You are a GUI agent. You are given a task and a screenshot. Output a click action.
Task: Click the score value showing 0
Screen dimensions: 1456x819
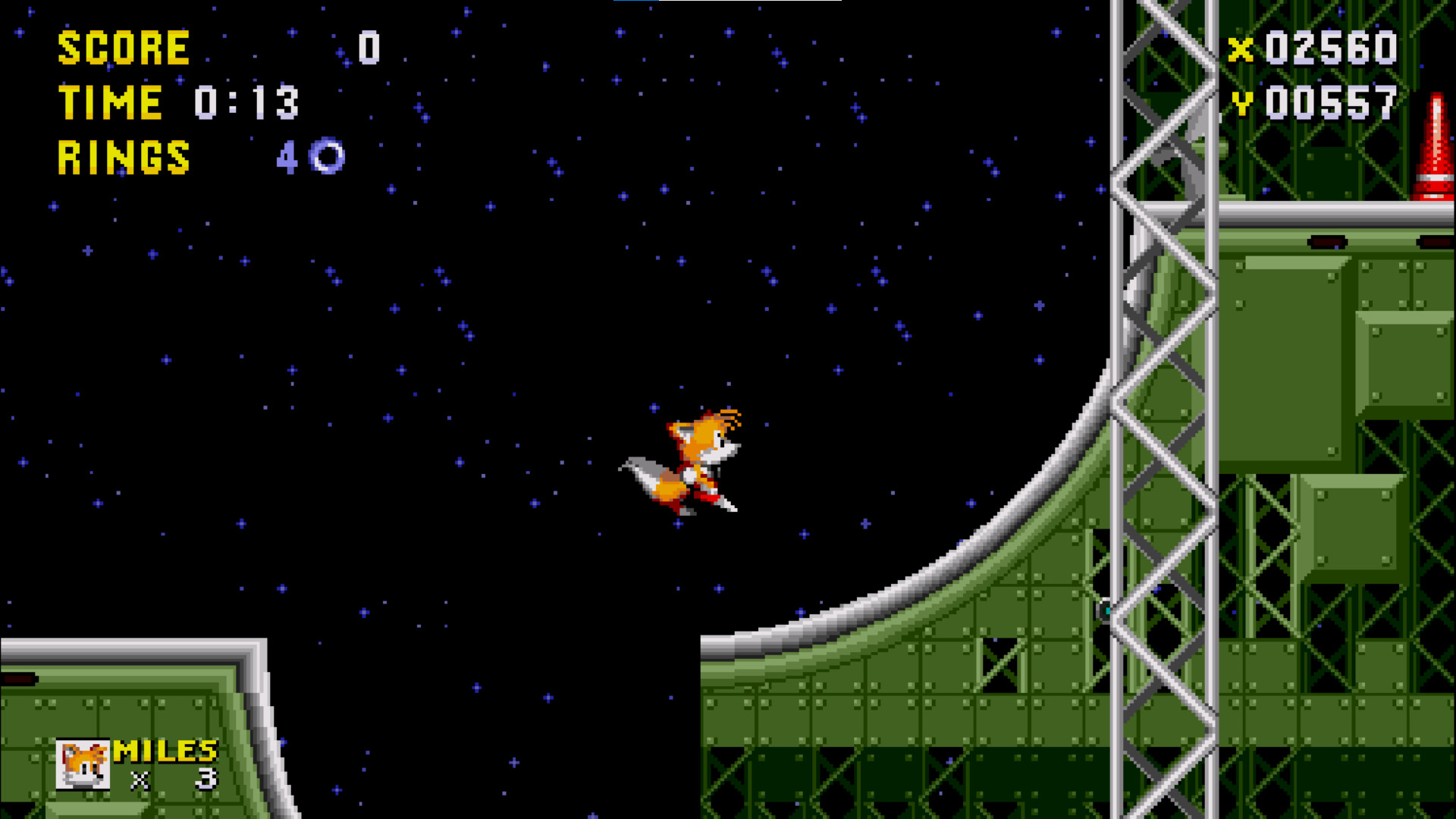369,47
